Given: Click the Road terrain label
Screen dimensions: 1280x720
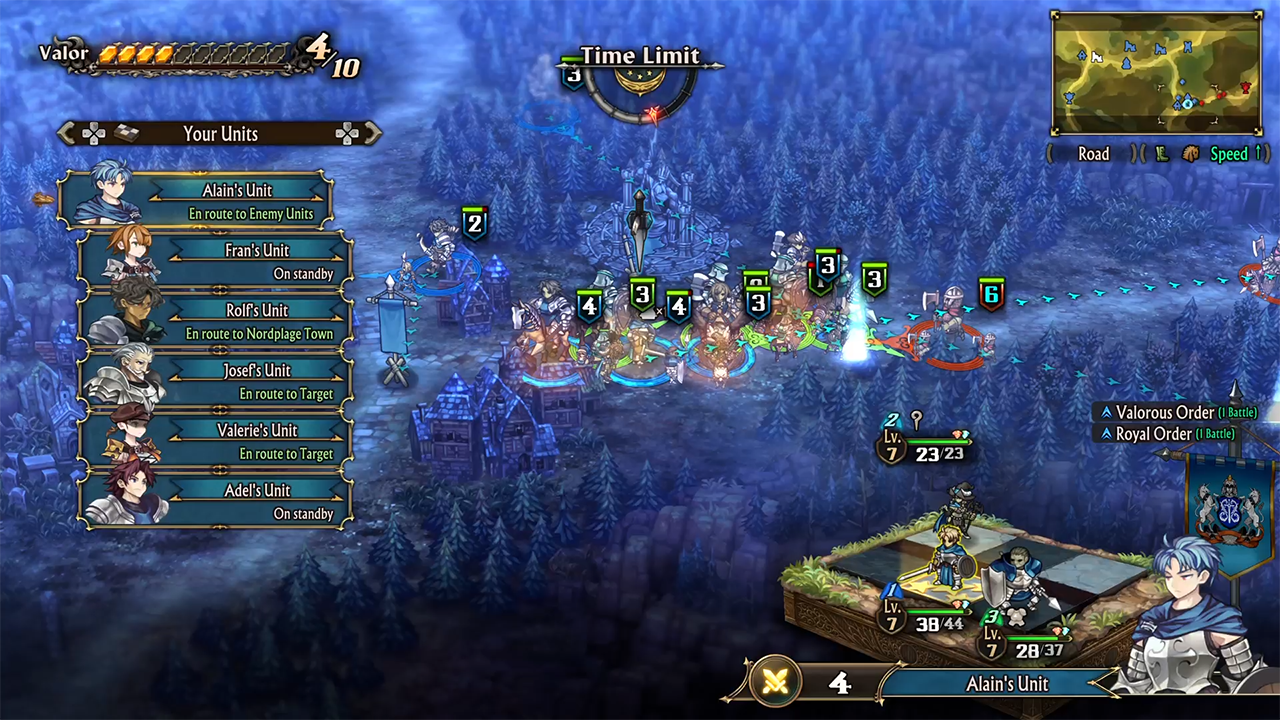Looking at the screenshot, I should click(x=1093, y=154).
